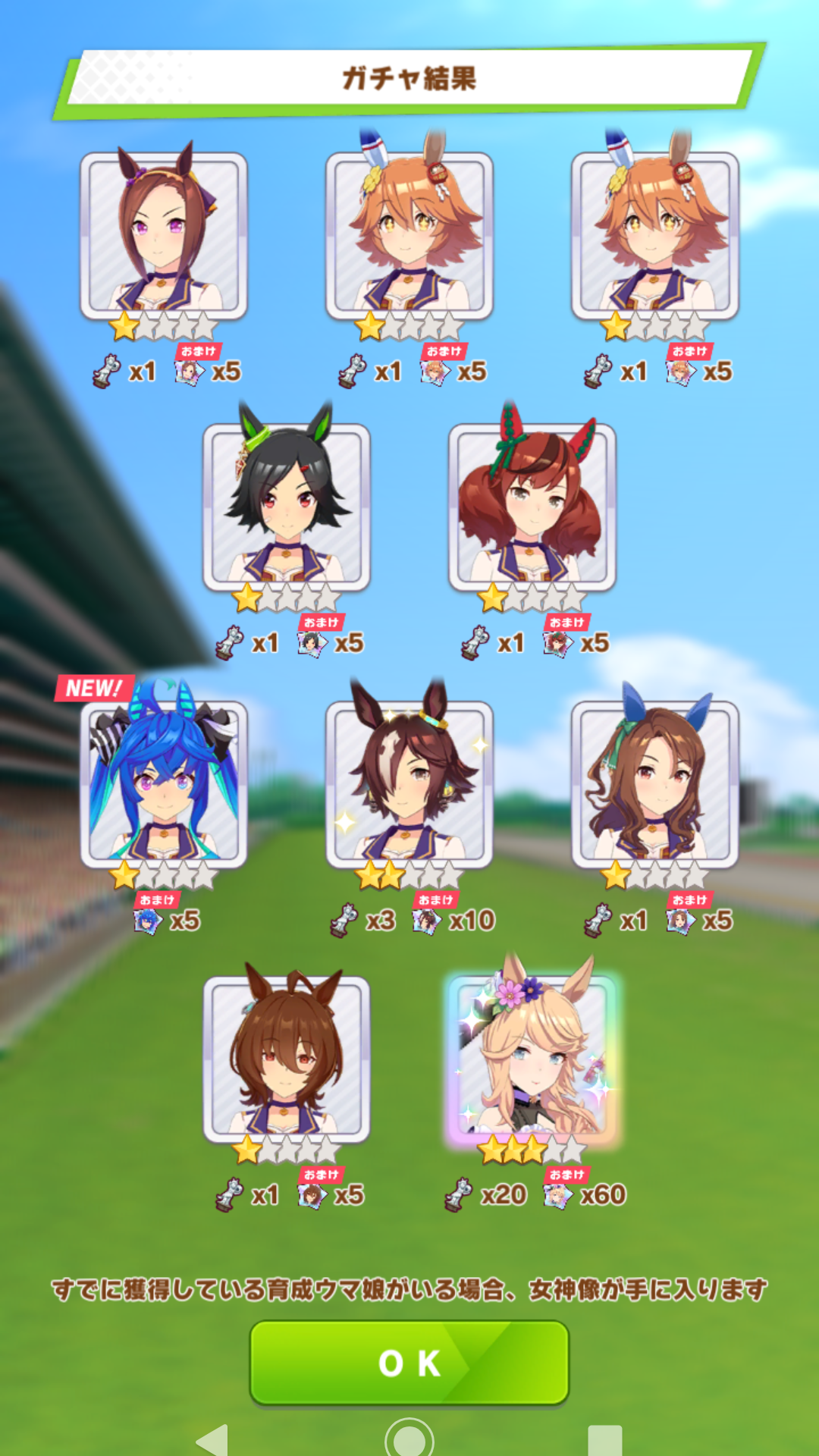Choose the two-star card with white hair streak
The width and height of the screenshot is (819, 1456).
(x=409, y=783)
